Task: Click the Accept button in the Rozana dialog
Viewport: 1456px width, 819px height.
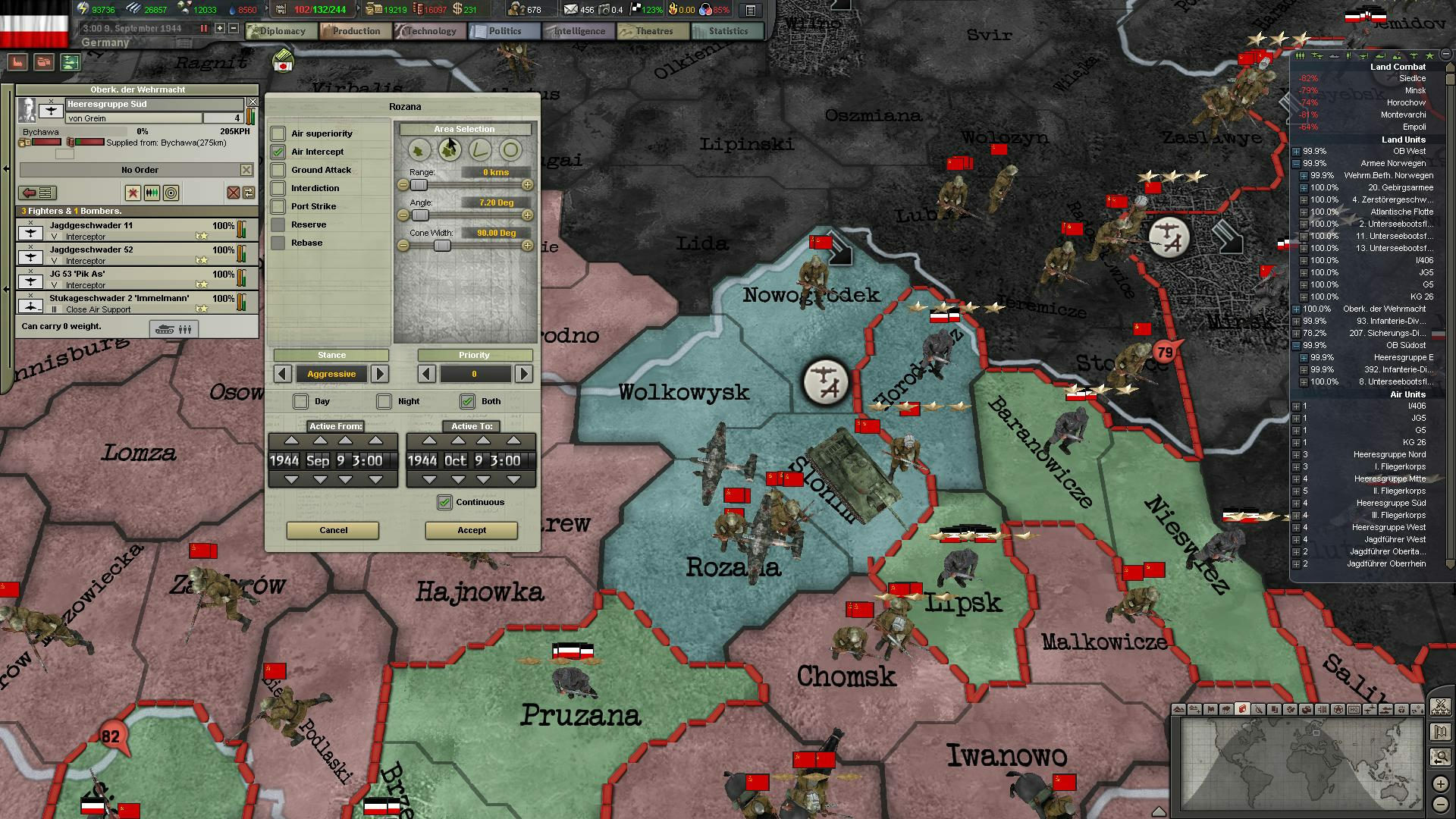Action: 470,530
